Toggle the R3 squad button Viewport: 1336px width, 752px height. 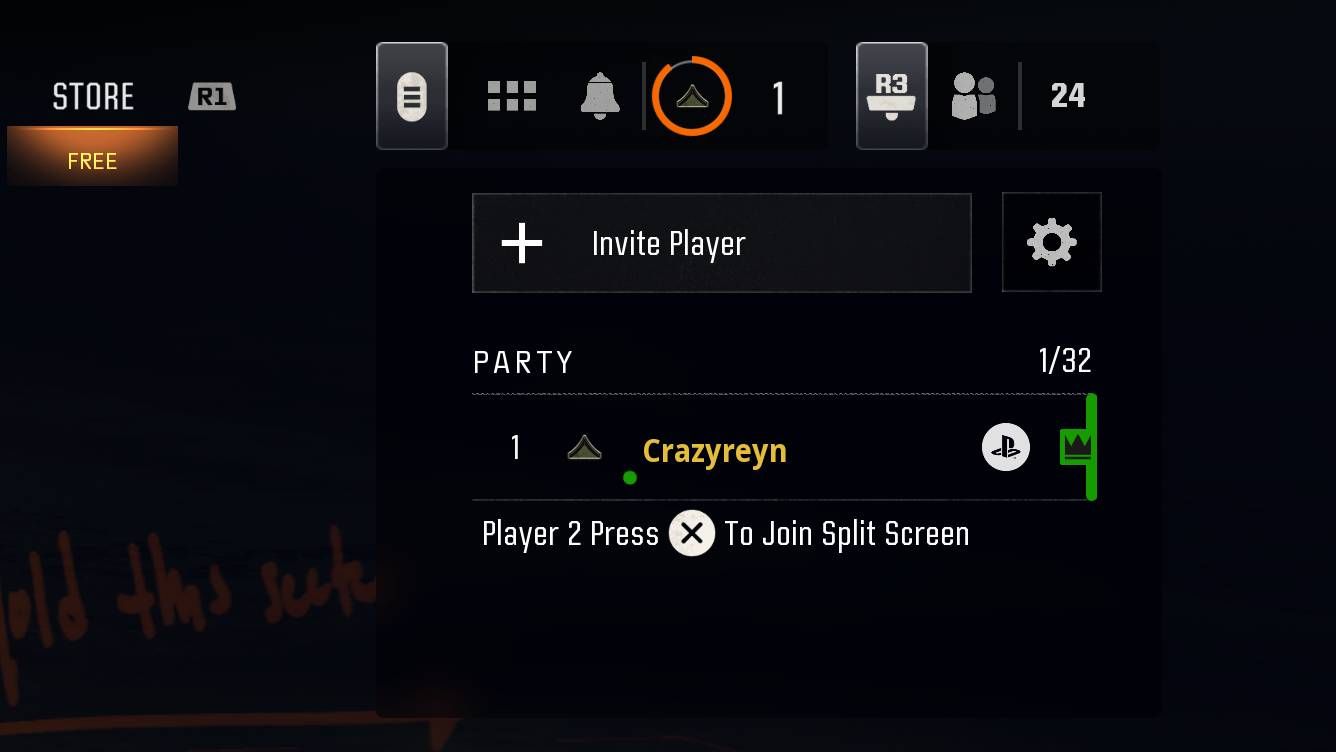pyautogui.click(x=890, y=95)
